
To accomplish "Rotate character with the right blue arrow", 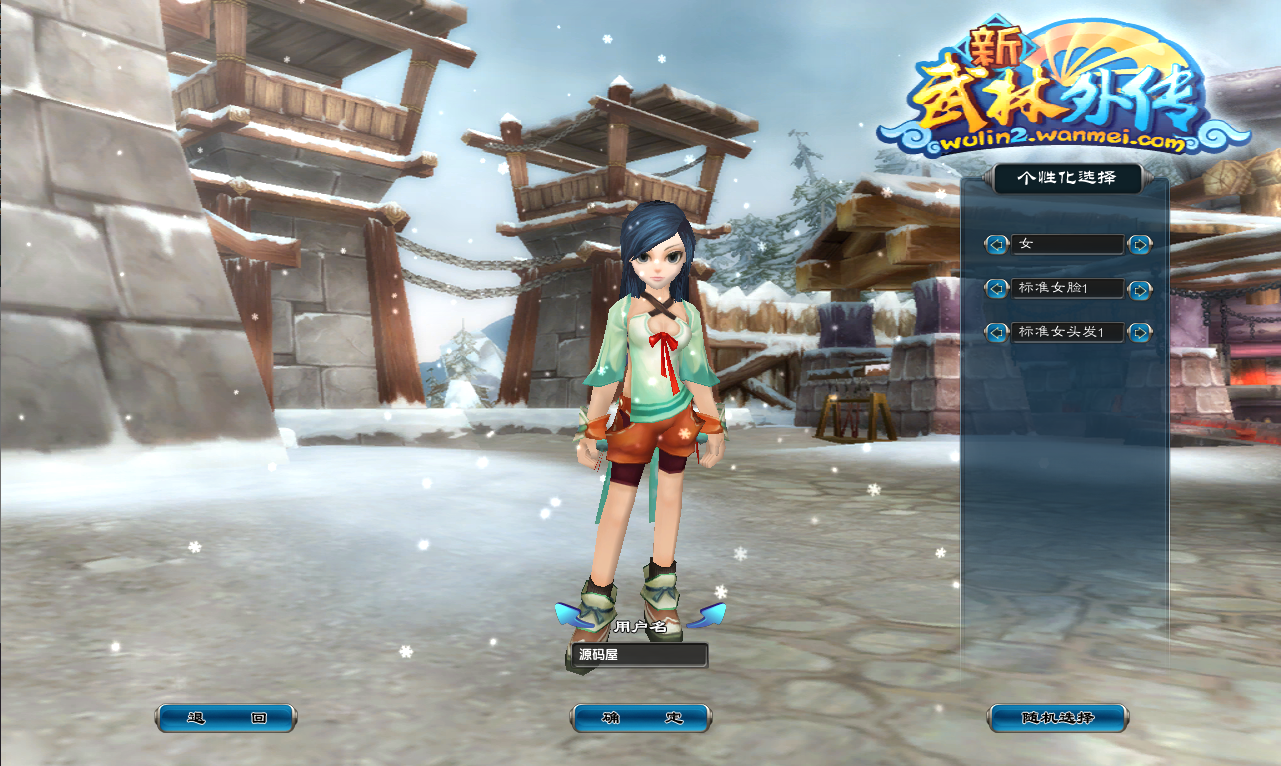I will click(x=710, y=614).
